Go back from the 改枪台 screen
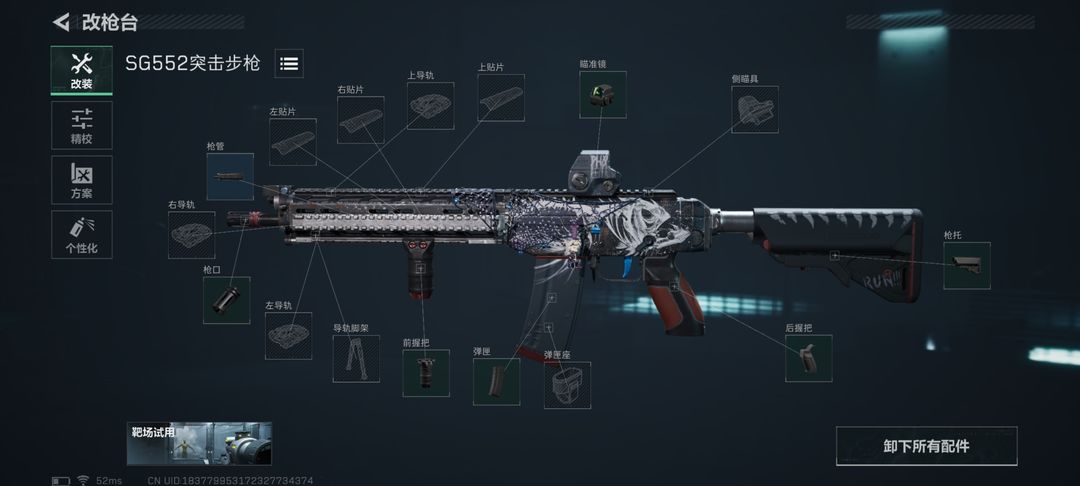The width and height of the screenshot is (1080, 486). [62, 21]
